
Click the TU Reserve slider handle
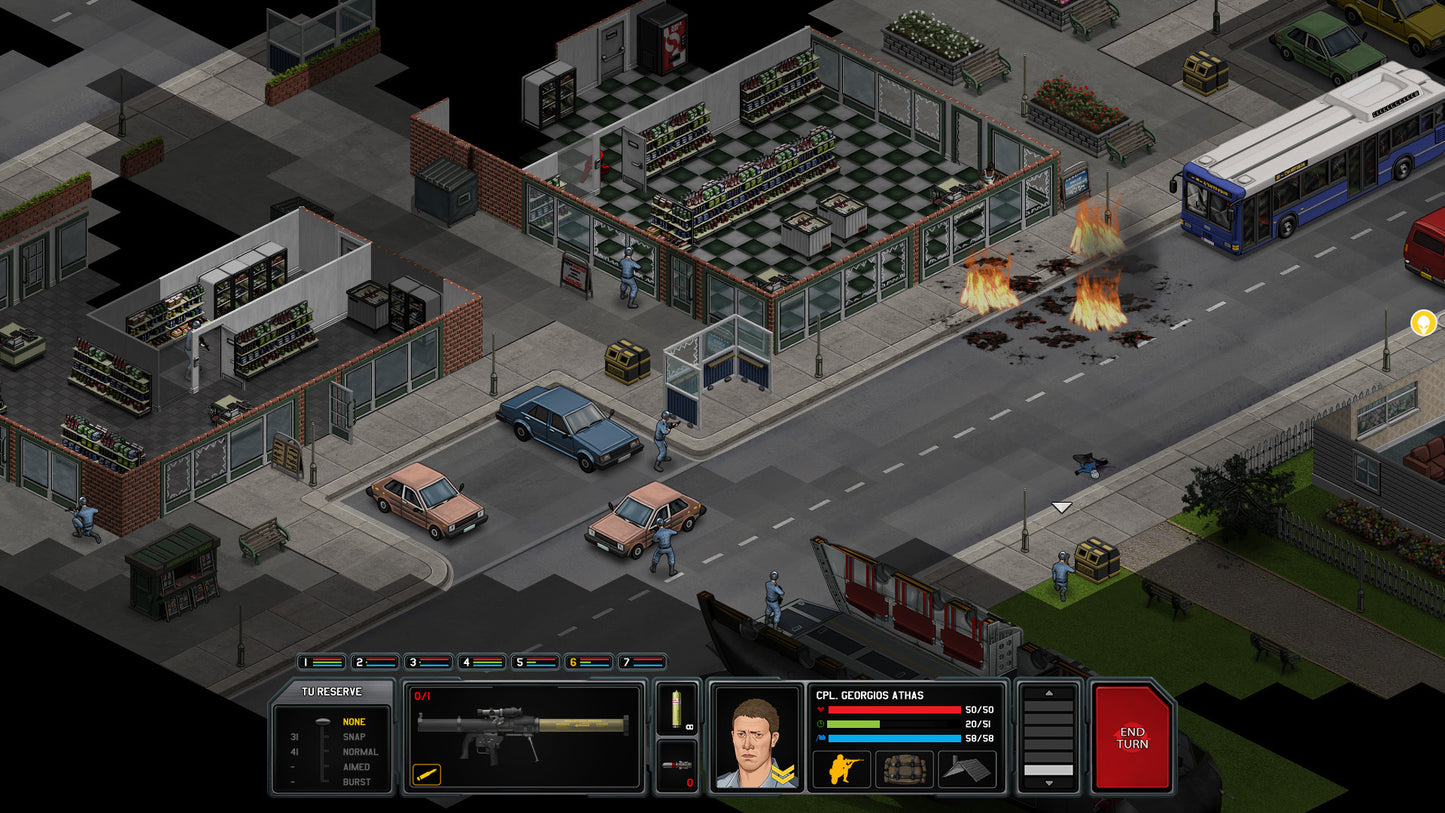coord(324,720)
